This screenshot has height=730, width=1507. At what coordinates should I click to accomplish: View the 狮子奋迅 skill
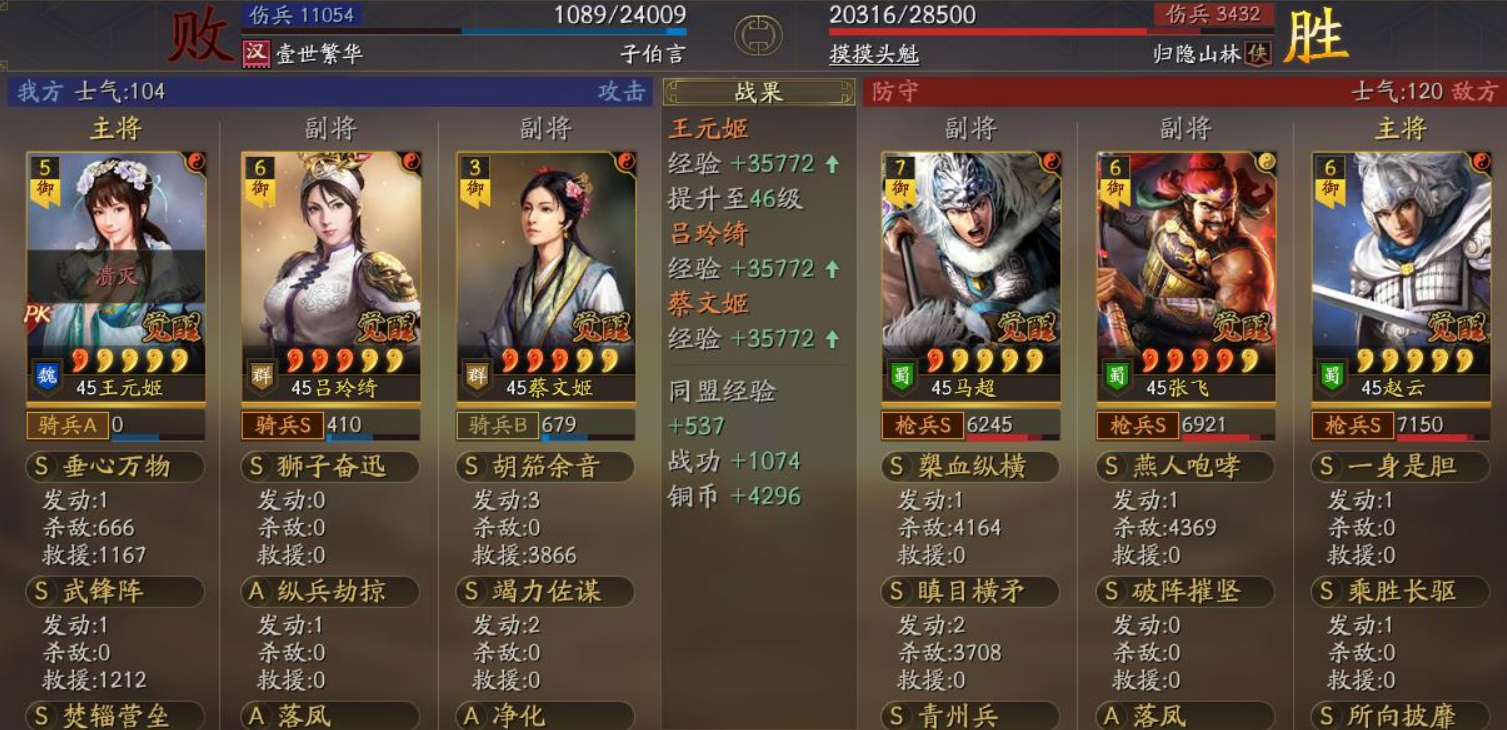(330, 467)
